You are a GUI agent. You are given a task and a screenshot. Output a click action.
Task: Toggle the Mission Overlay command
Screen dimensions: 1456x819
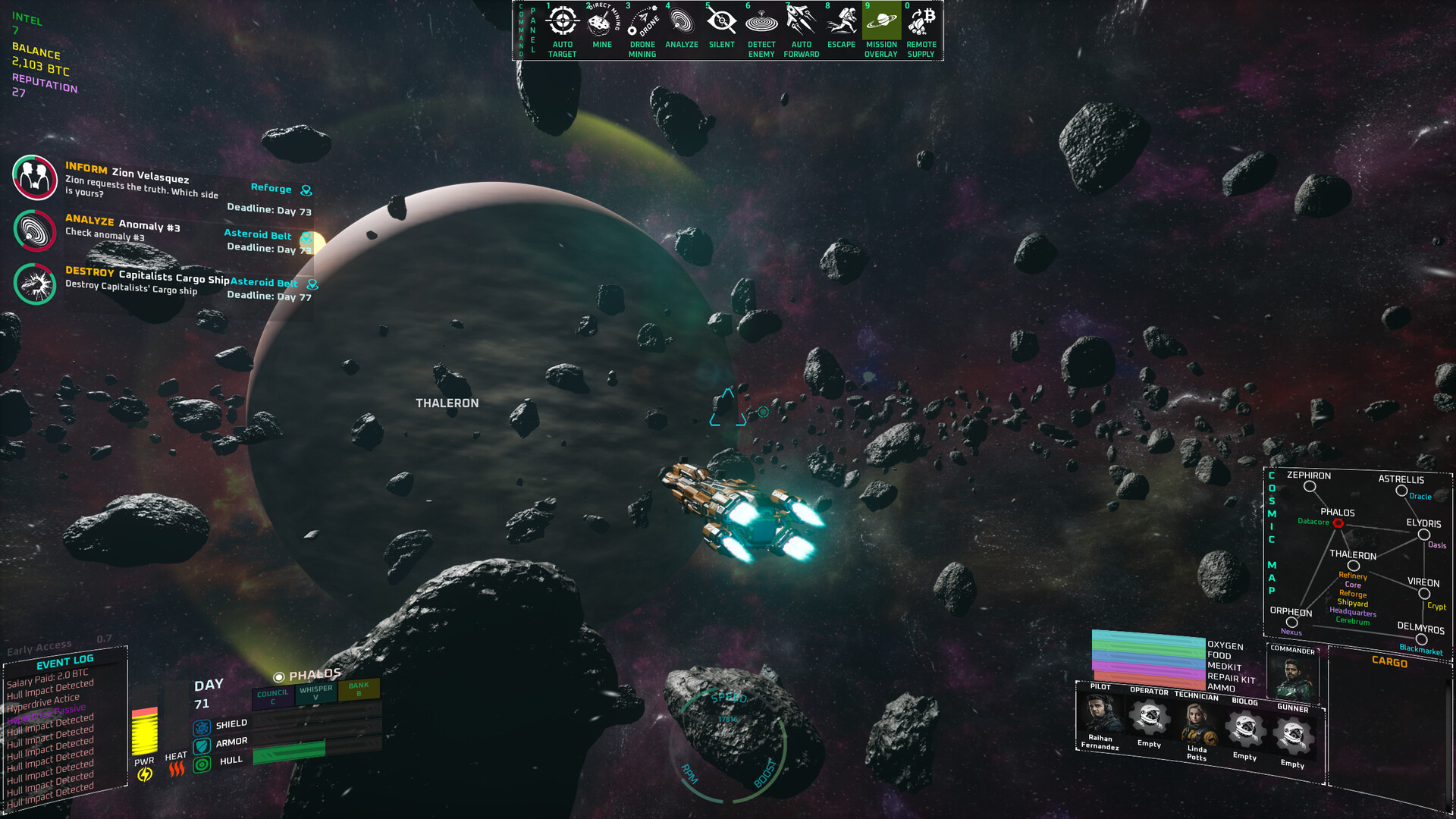point(881,23)
